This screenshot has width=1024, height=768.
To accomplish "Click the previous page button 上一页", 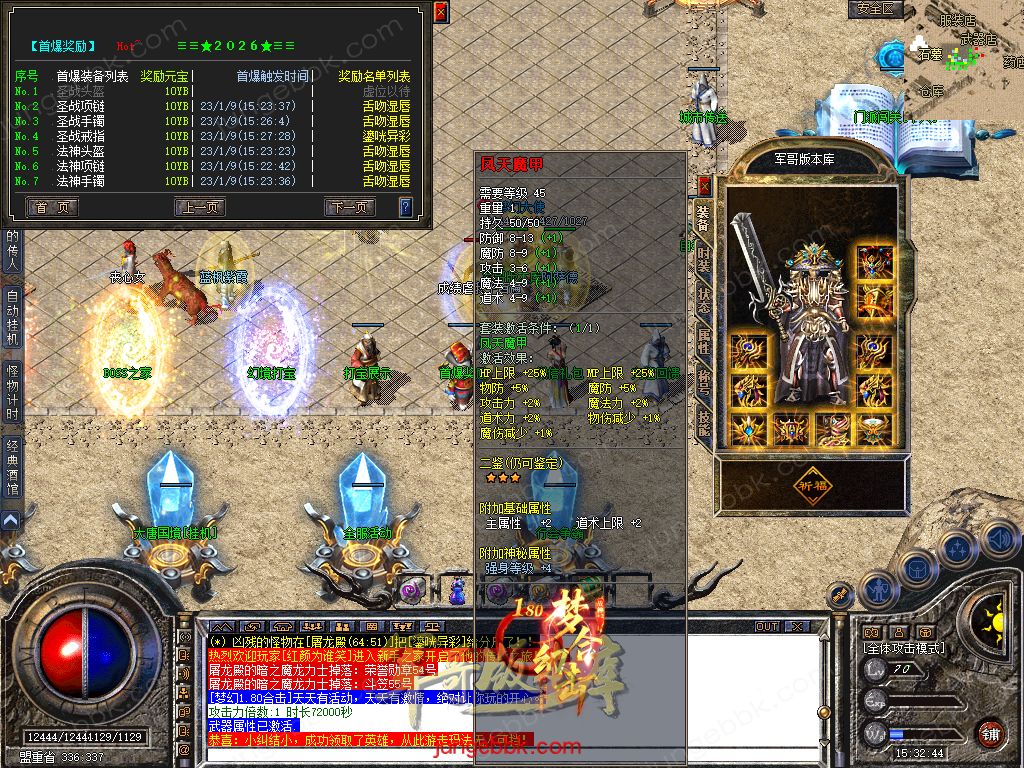I will 199,207.
